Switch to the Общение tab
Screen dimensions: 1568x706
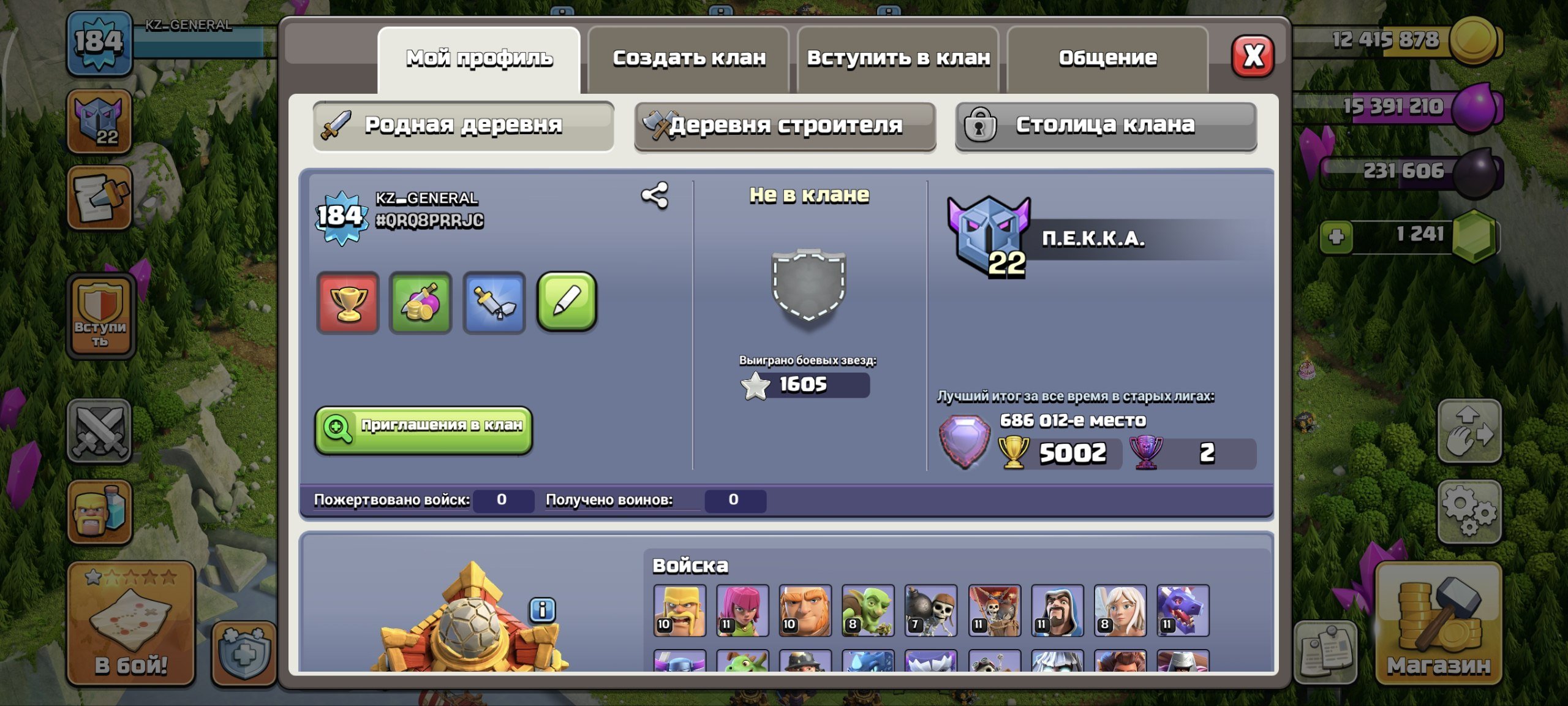tap(1107, 58)
